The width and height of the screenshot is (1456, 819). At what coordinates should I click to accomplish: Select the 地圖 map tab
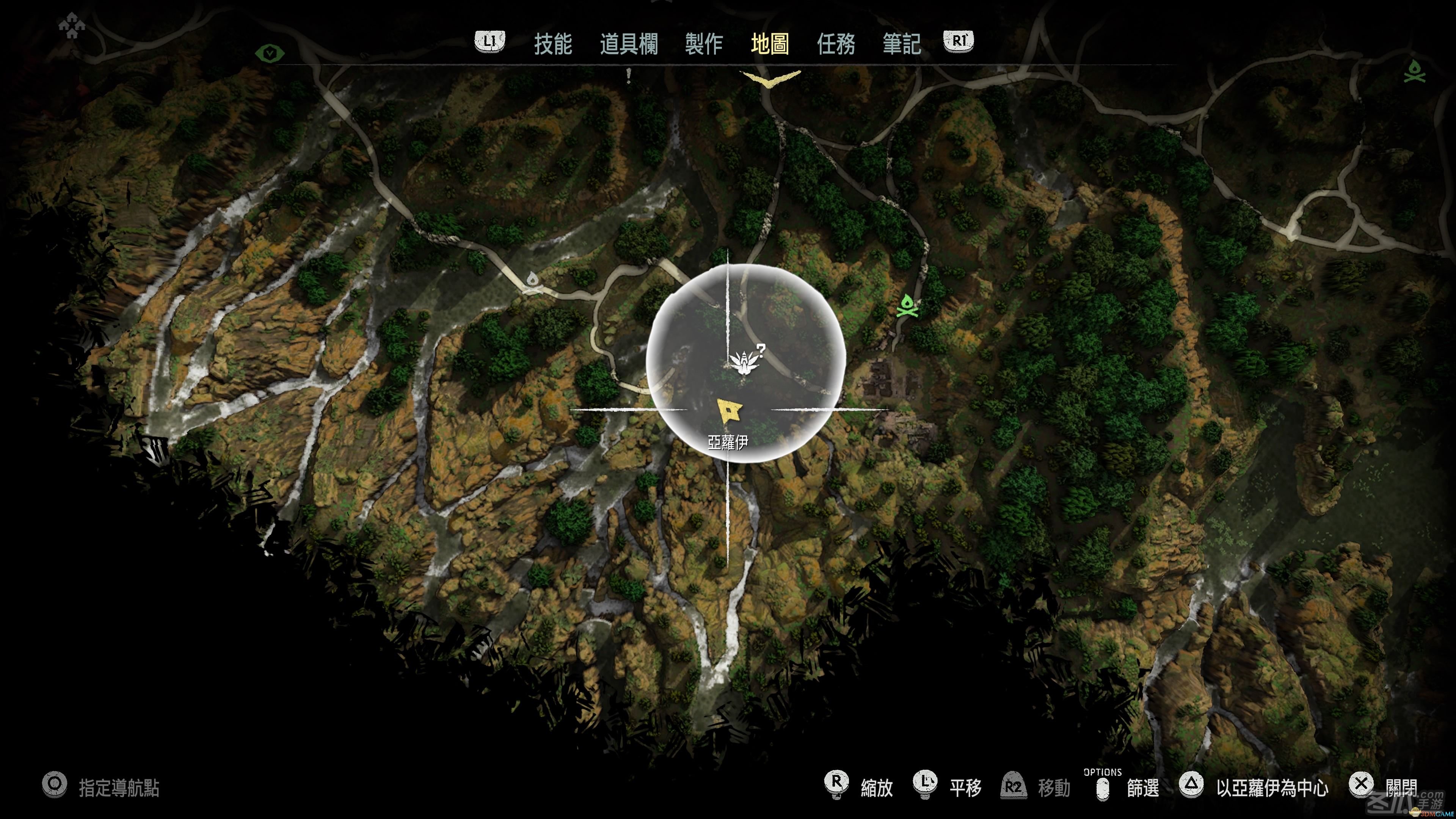click(x=770, y=44)
